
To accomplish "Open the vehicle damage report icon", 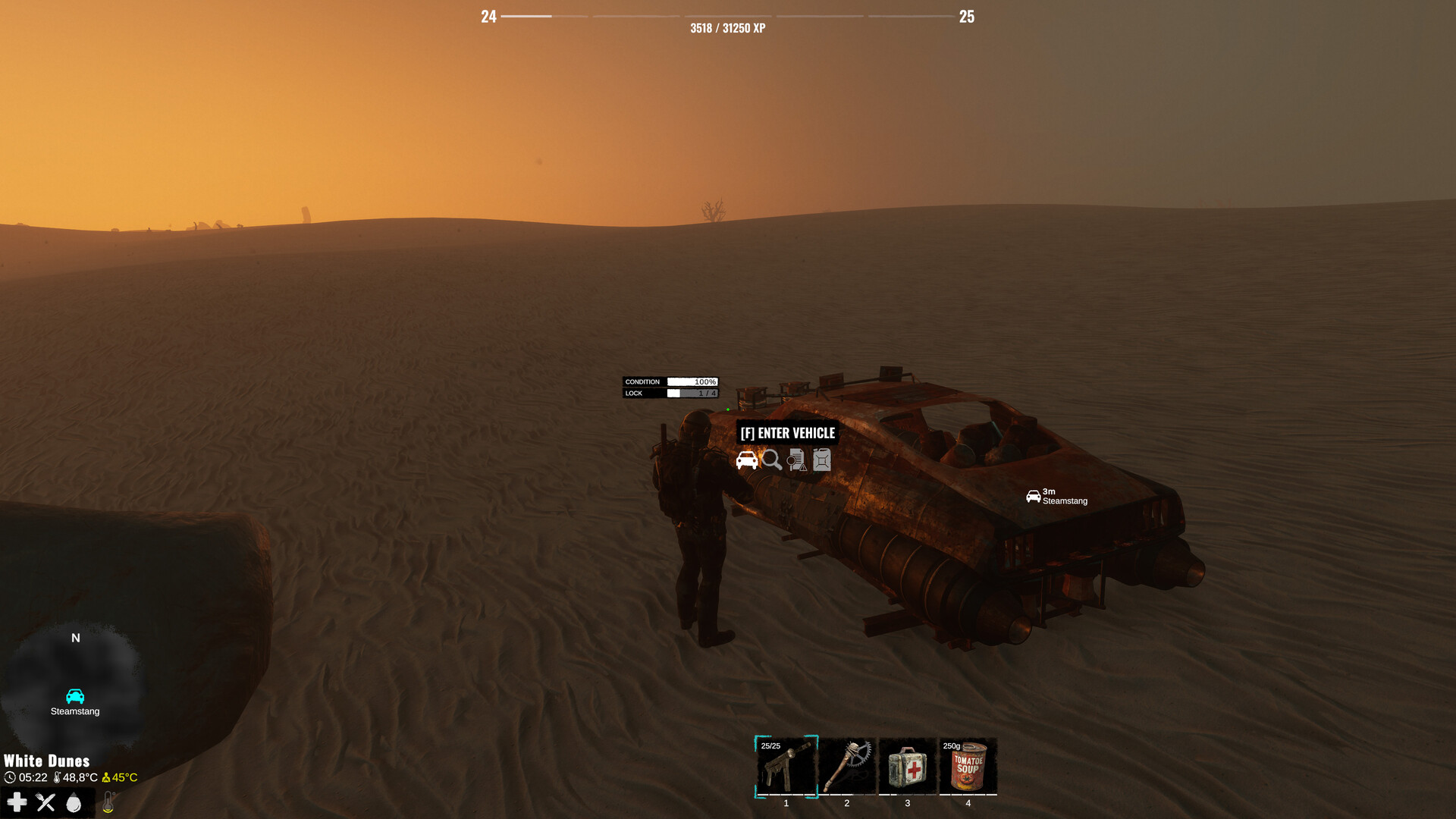I will point(795,460).
